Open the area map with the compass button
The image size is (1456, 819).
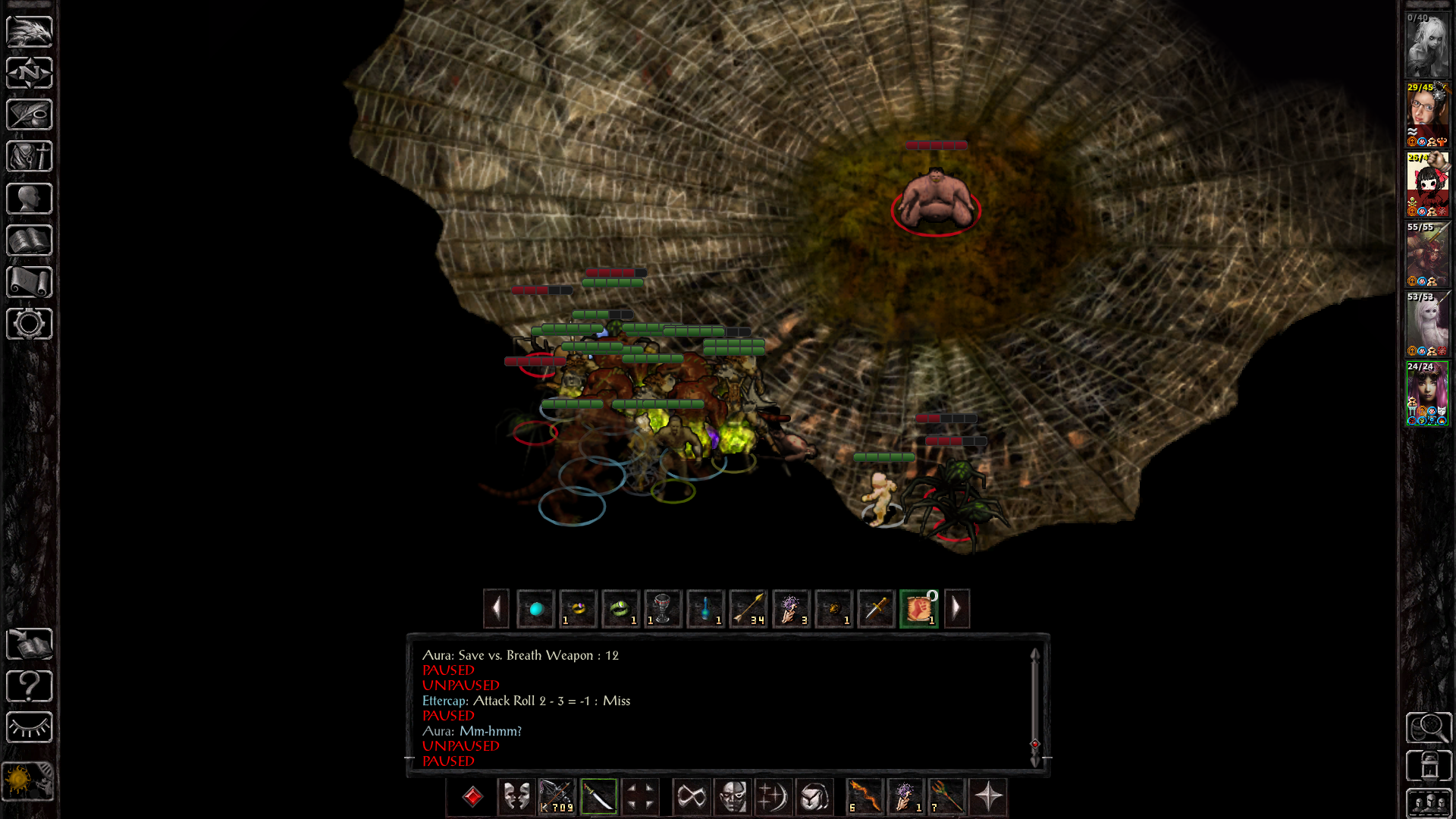(29, 73)
